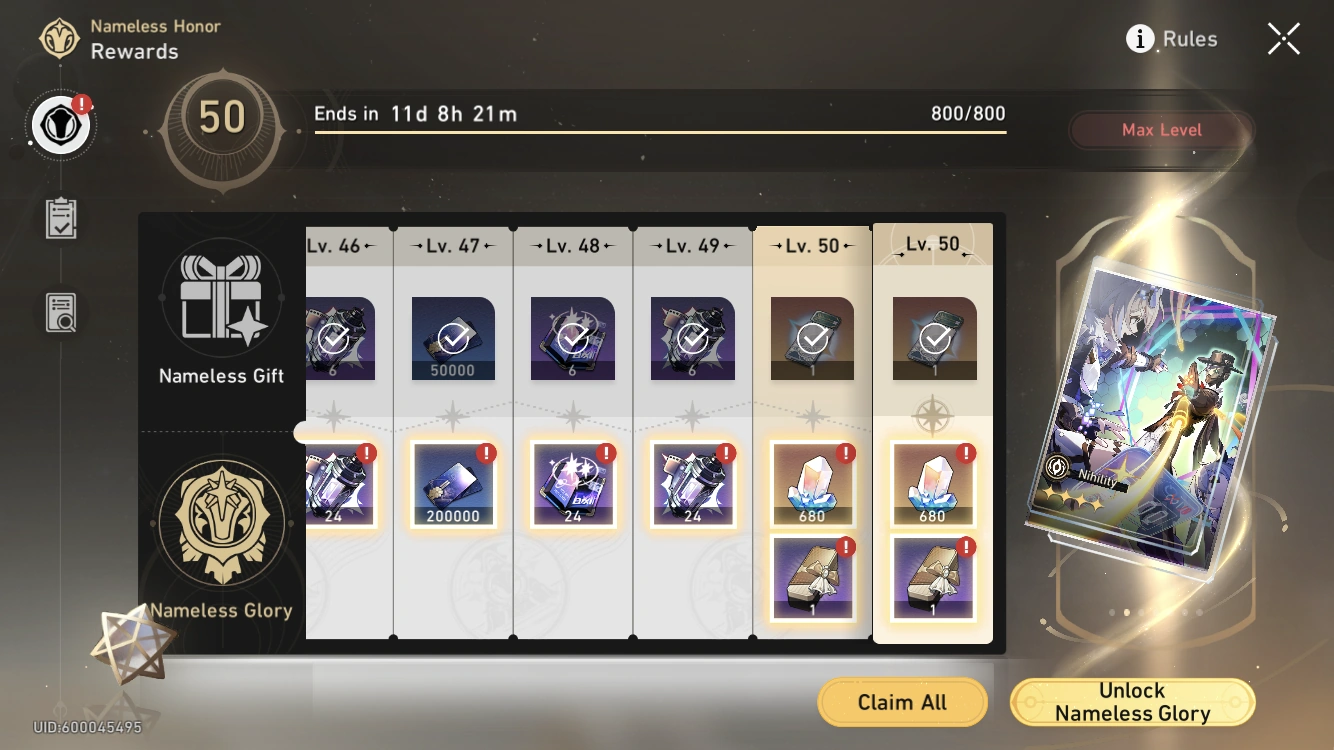Toggle the claimed check on Lv. 47 reward

[453, 337]
